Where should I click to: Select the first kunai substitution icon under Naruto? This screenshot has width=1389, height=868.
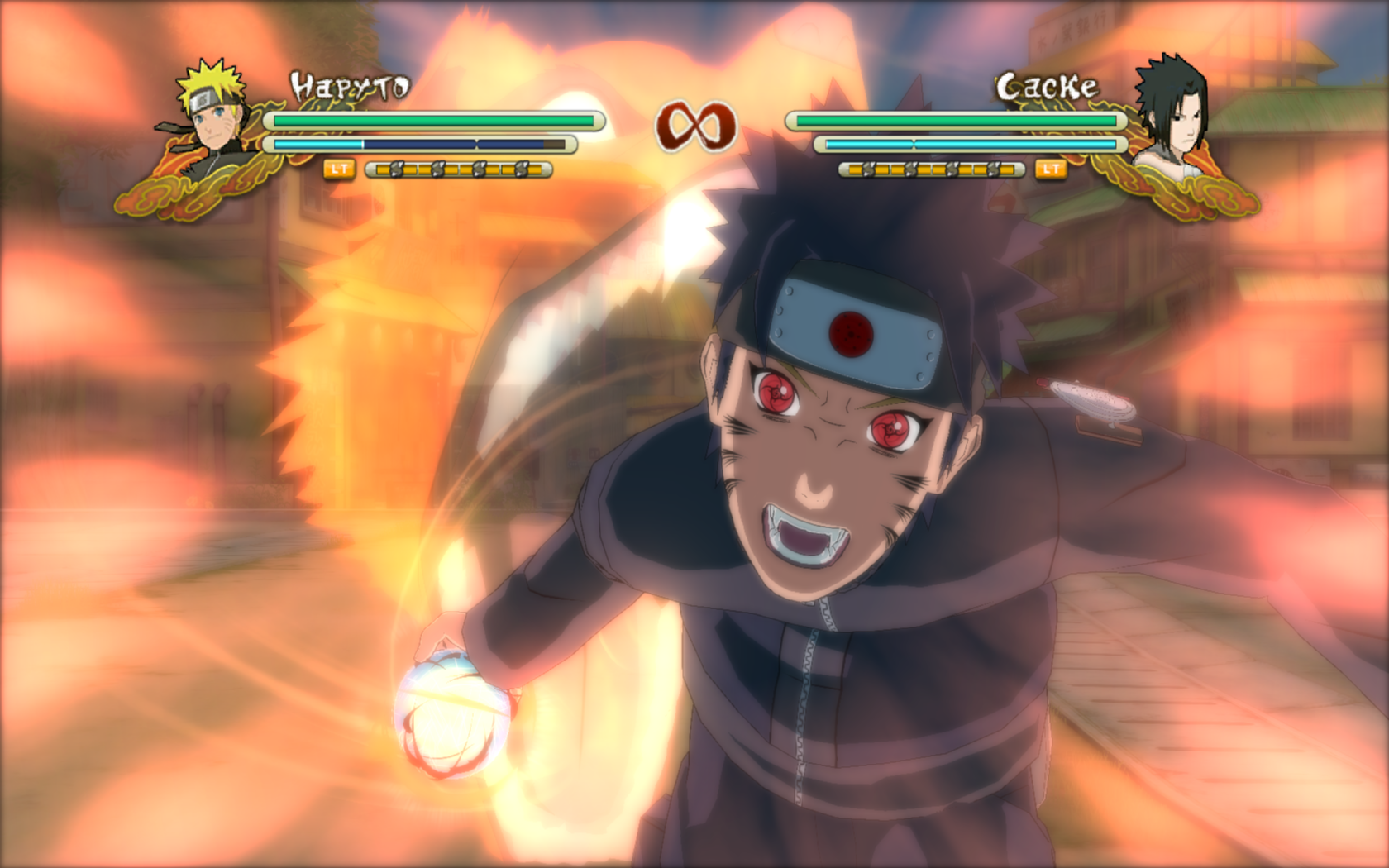pyautogui.click(x=394, y=169)
